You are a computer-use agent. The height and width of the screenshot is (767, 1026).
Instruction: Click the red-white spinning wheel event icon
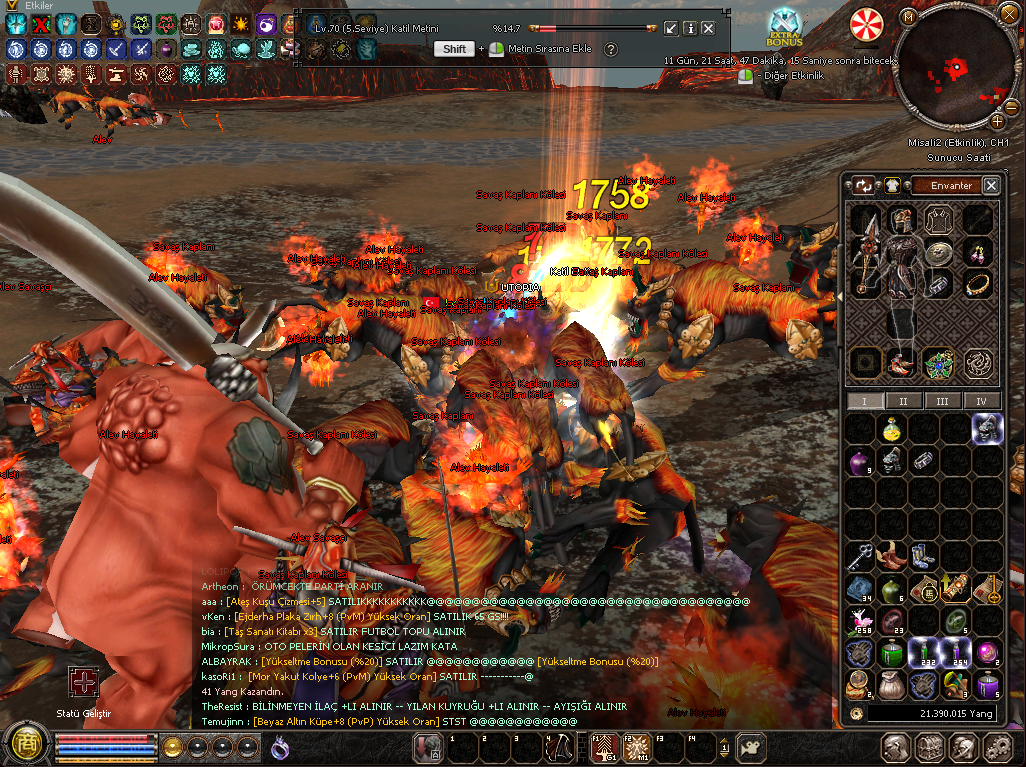tap(866, 24)
